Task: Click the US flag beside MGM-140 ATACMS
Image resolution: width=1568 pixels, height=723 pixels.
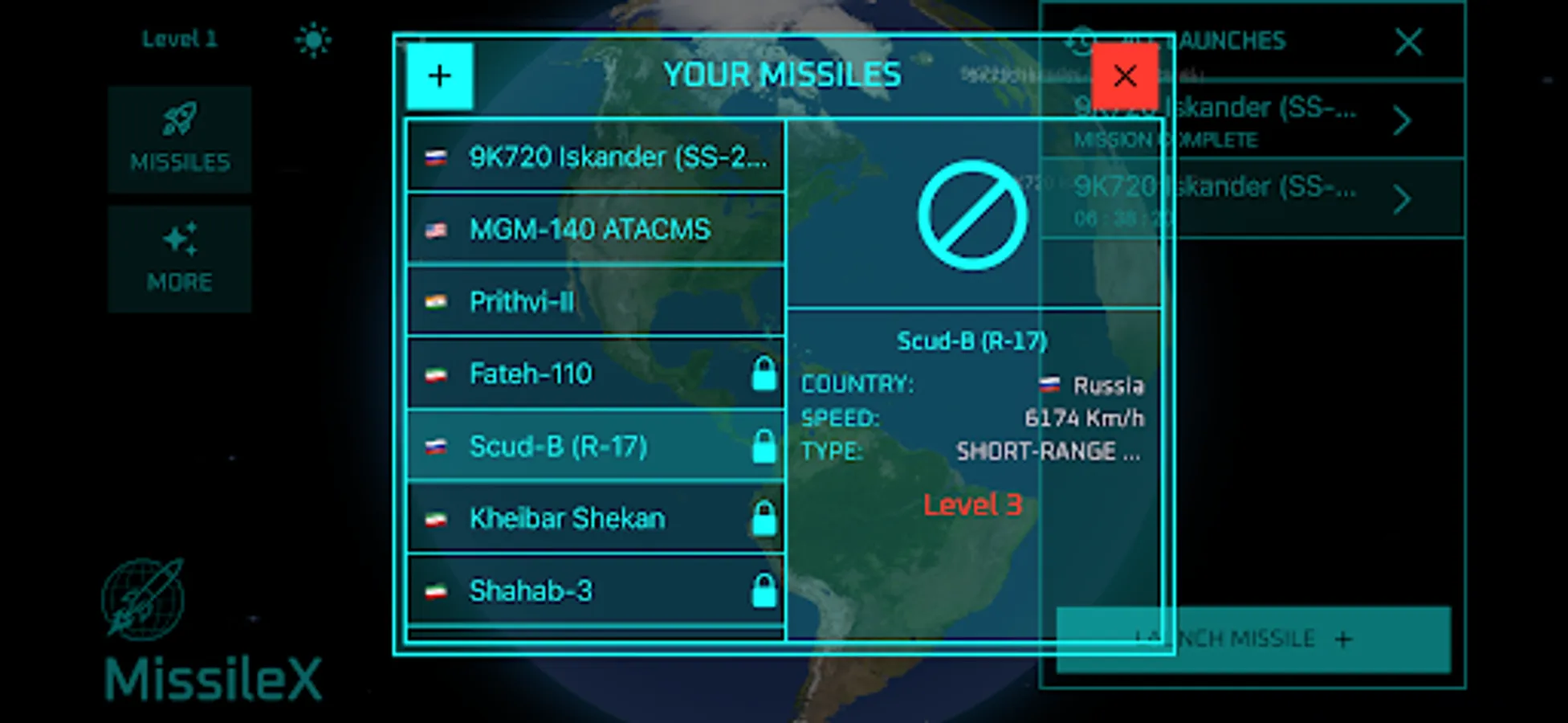Action: (x=435, y=229)
